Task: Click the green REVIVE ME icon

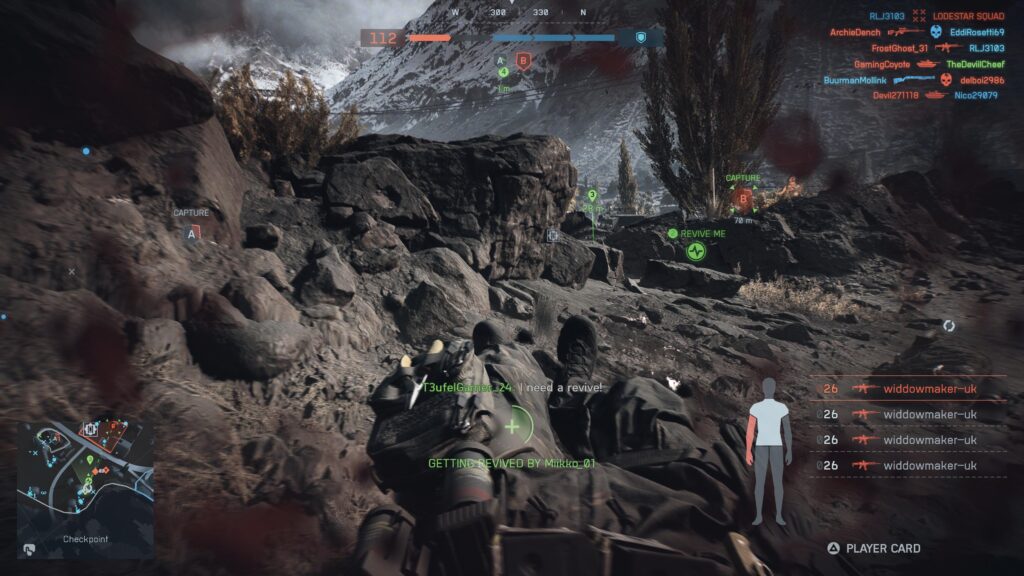Action: (x=696, y=250)
